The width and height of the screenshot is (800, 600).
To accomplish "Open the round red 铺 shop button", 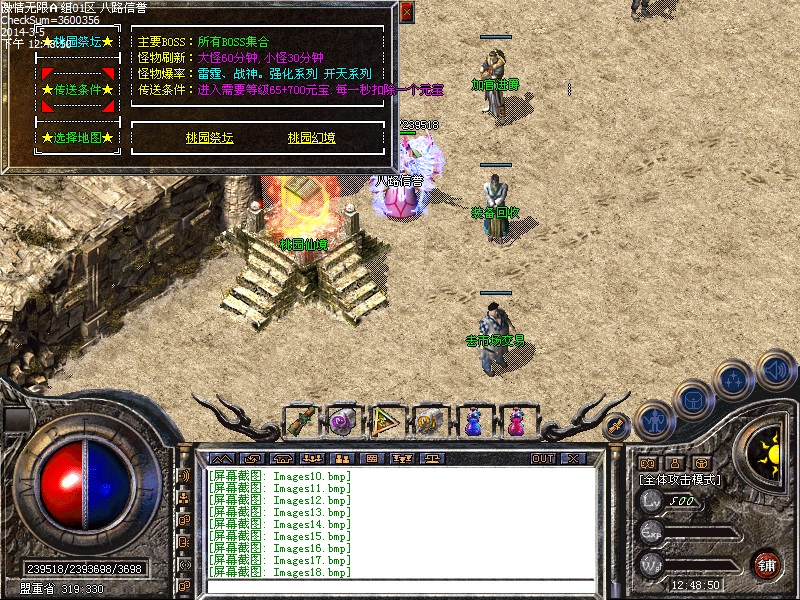I will coord(766,564).
